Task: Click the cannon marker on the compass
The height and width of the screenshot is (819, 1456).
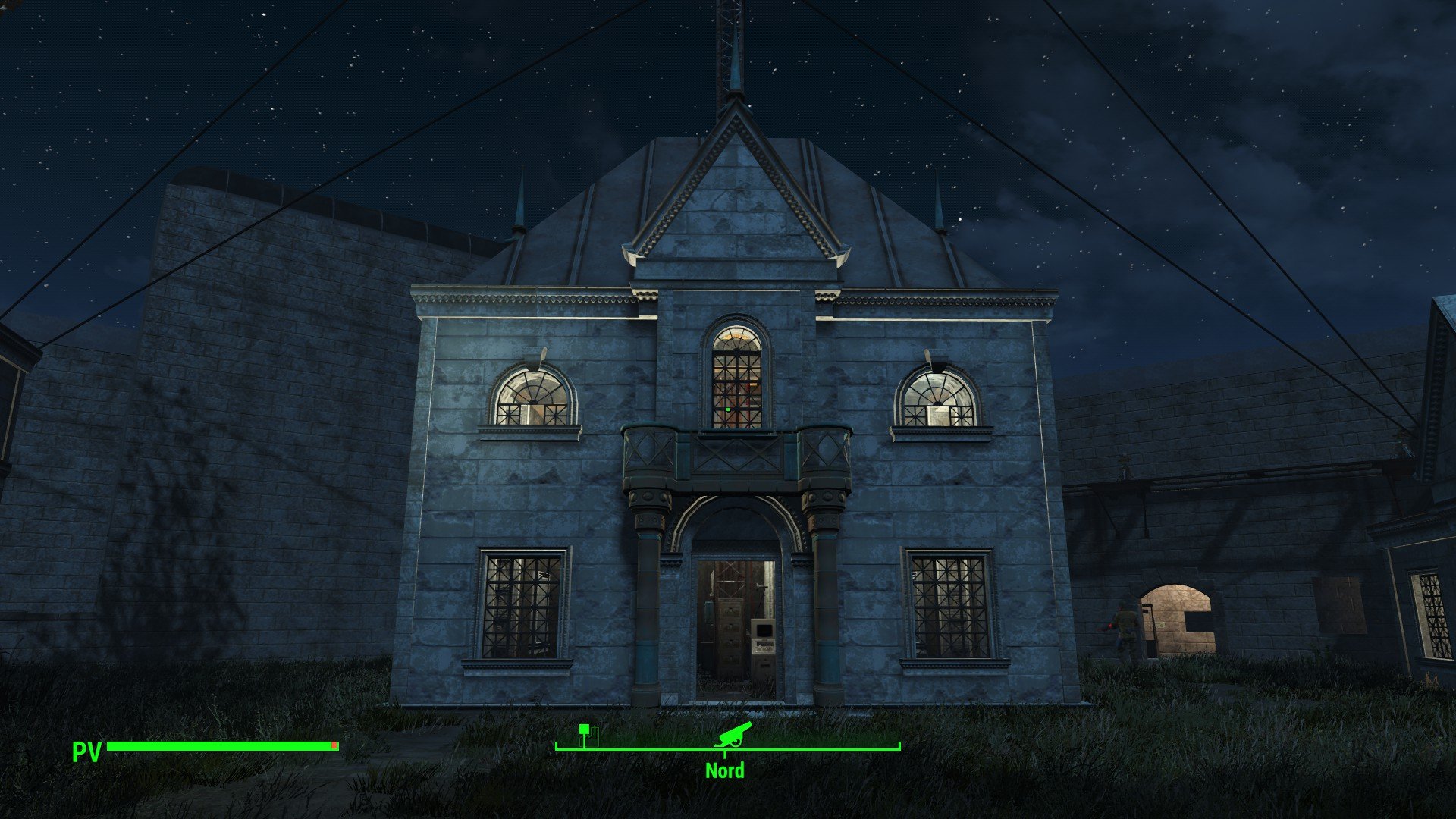Action: [733, 734]
